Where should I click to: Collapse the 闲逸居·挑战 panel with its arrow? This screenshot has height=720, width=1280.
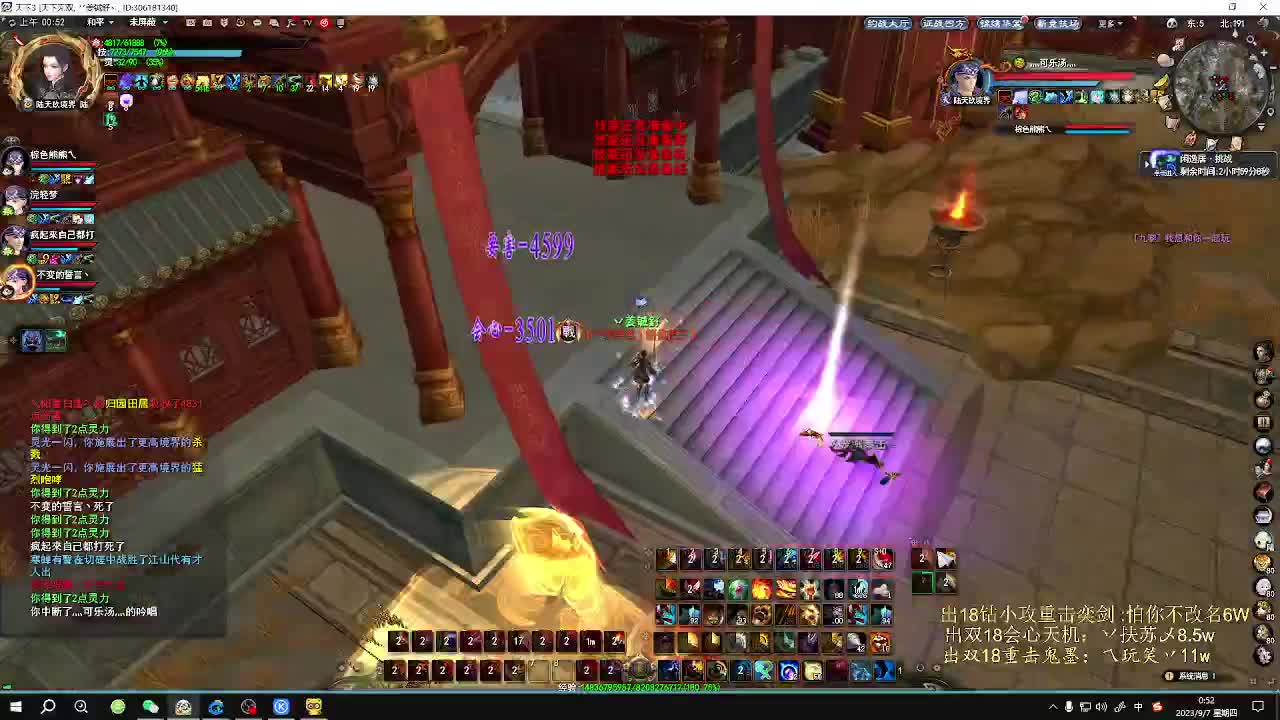[1147, 164]
